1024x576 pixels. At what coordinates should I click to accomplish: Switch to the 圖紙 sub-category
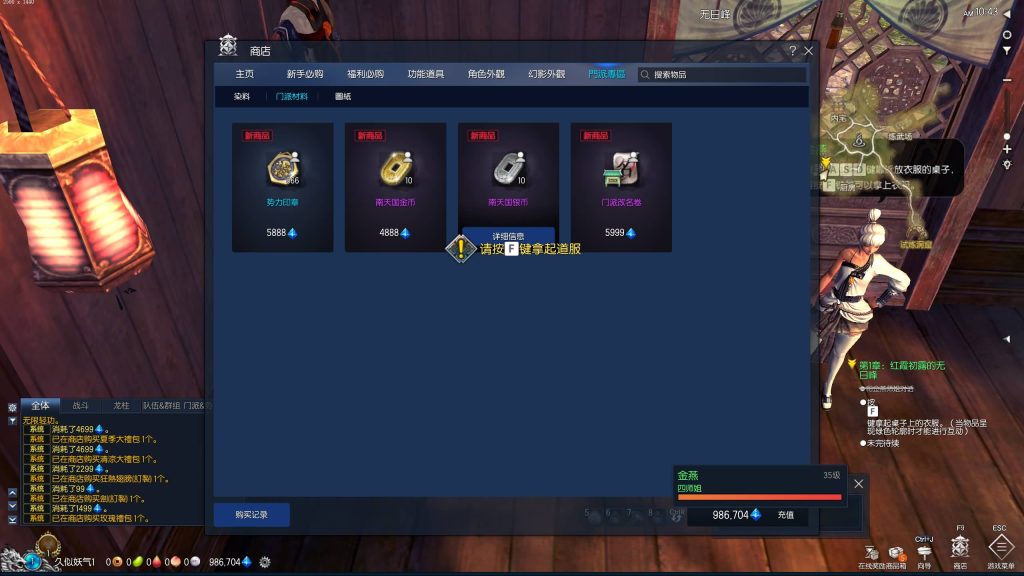tap(343, 97)
